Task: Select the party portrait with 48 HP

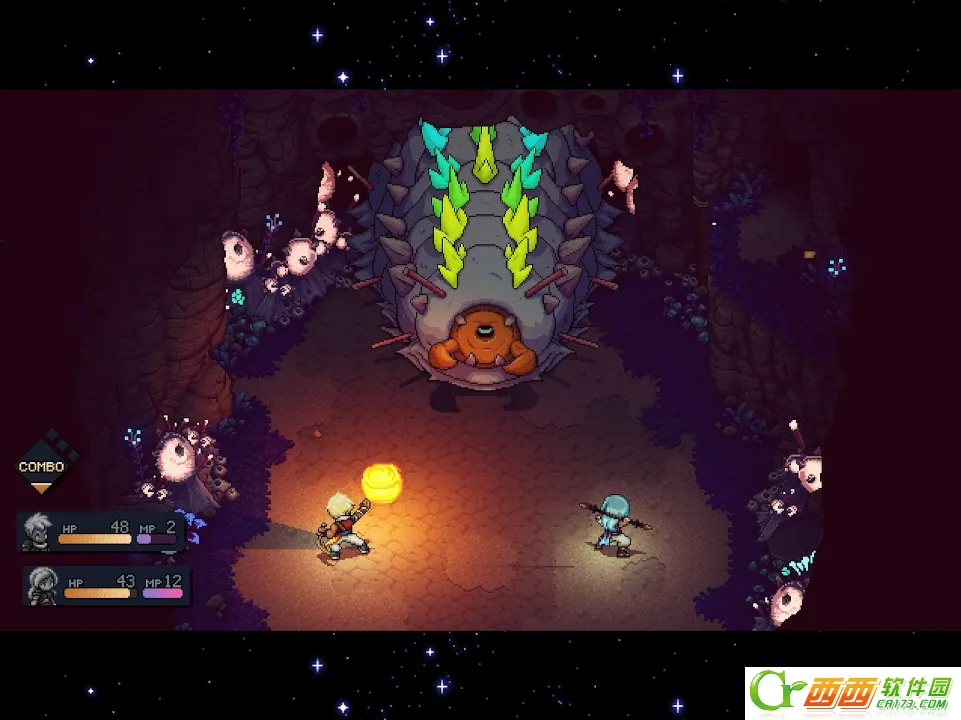Action: (x=37, y=529)
